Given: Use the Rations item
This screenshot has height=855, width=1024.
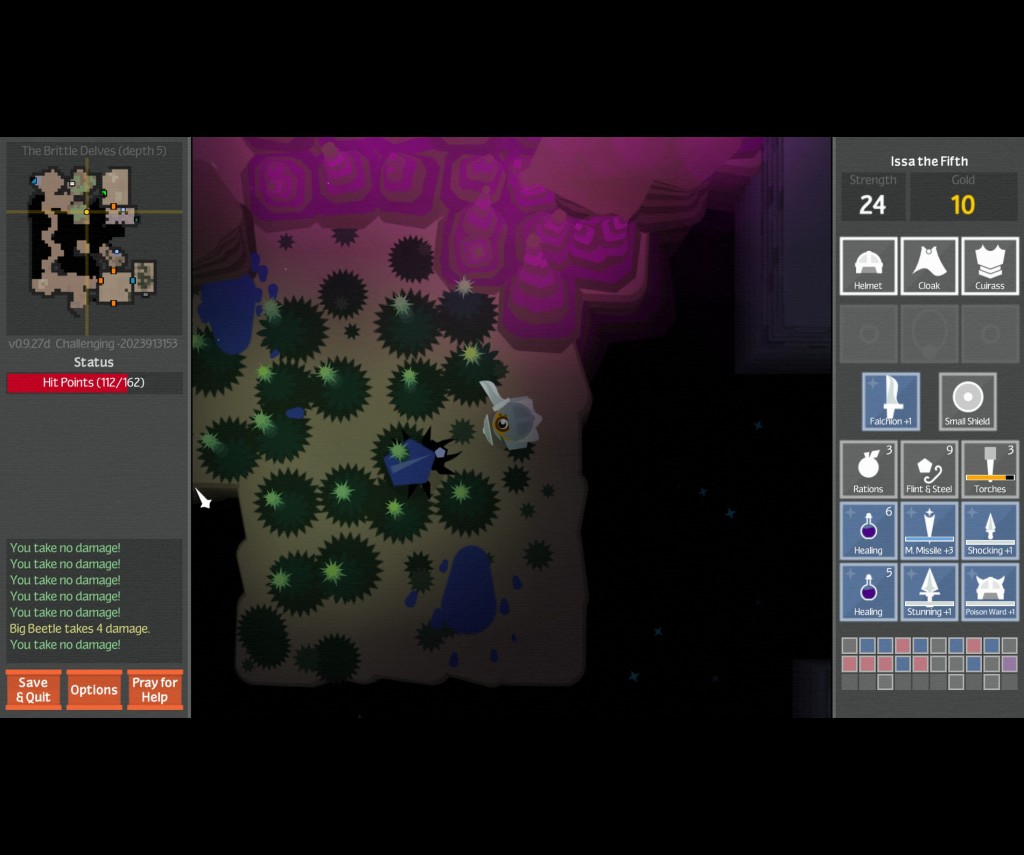Looking at the screenshot, I should 868,469.
